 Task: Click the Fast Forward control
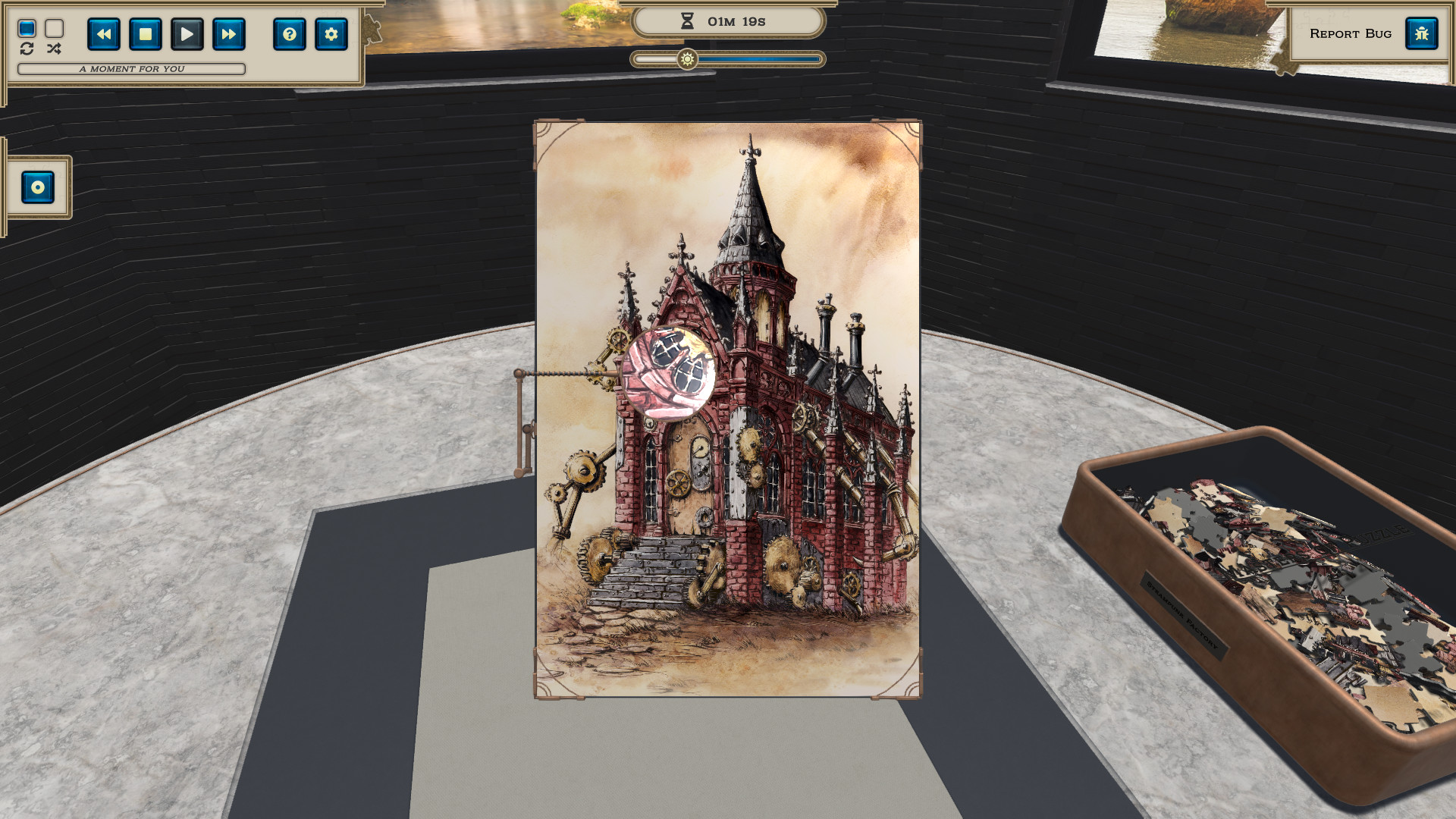pos(227,34)
